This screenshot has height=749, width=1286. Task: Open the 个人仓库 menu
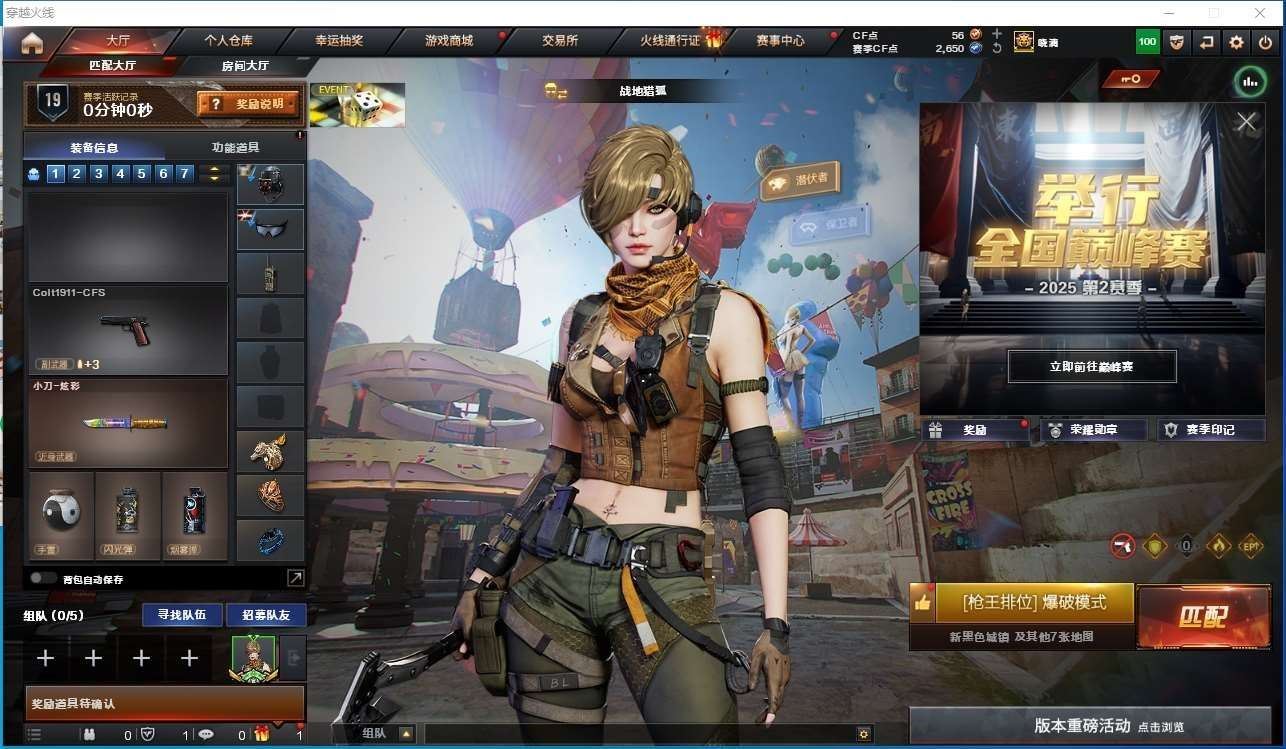[x=228, y=41]
